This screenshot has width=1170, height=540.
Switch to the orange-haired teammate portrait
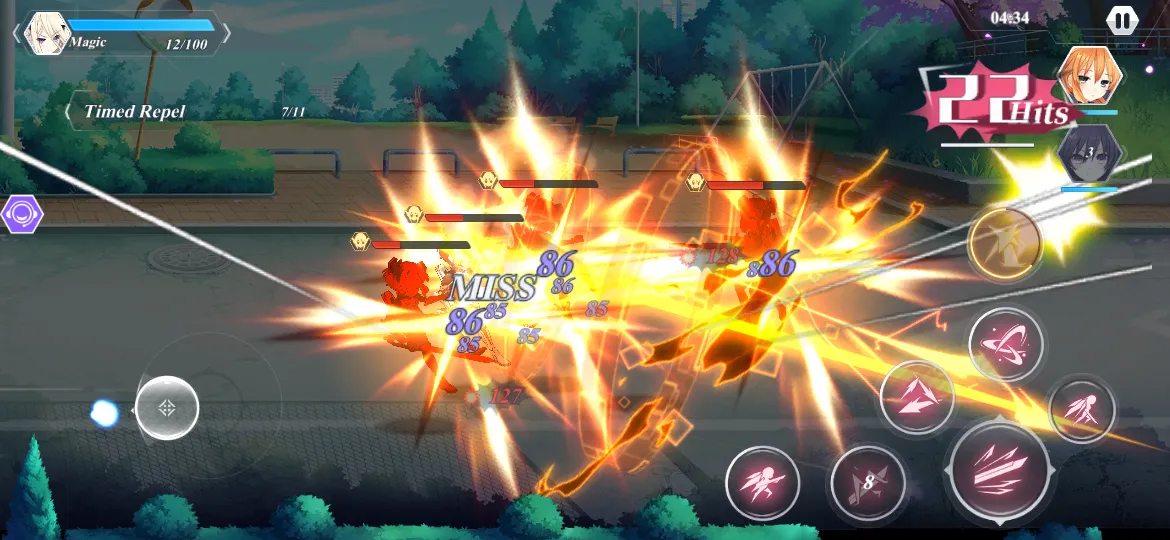pos(1088,77)
